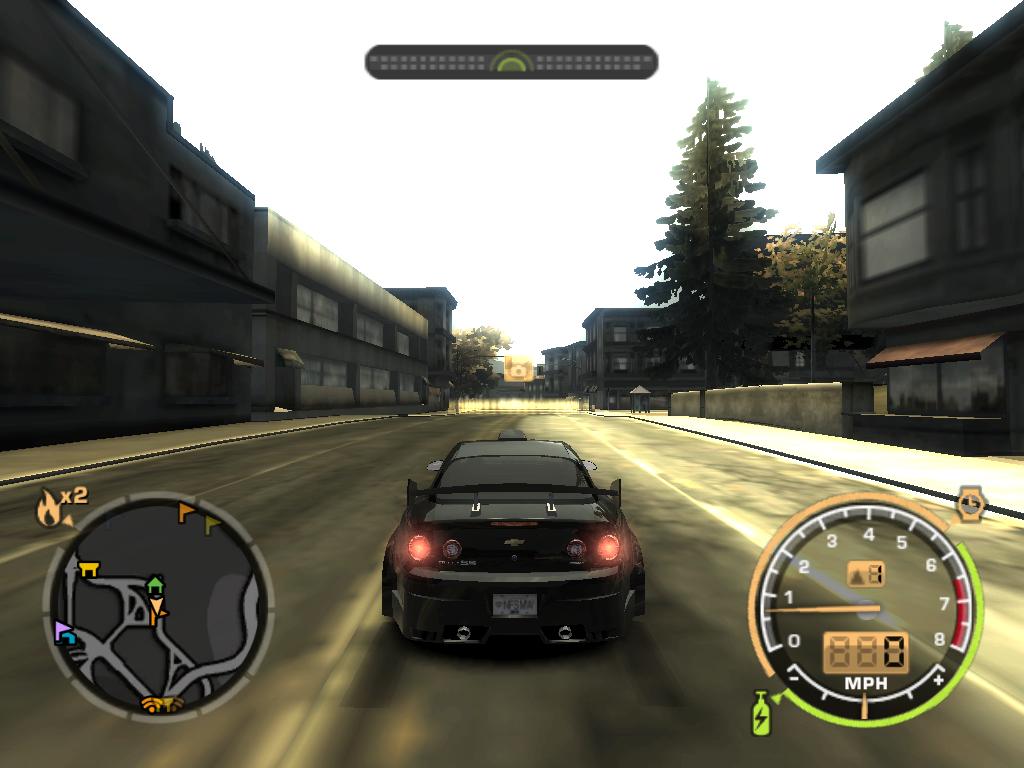
Task: Click the flame heat level icon
Action: point(47,509)
